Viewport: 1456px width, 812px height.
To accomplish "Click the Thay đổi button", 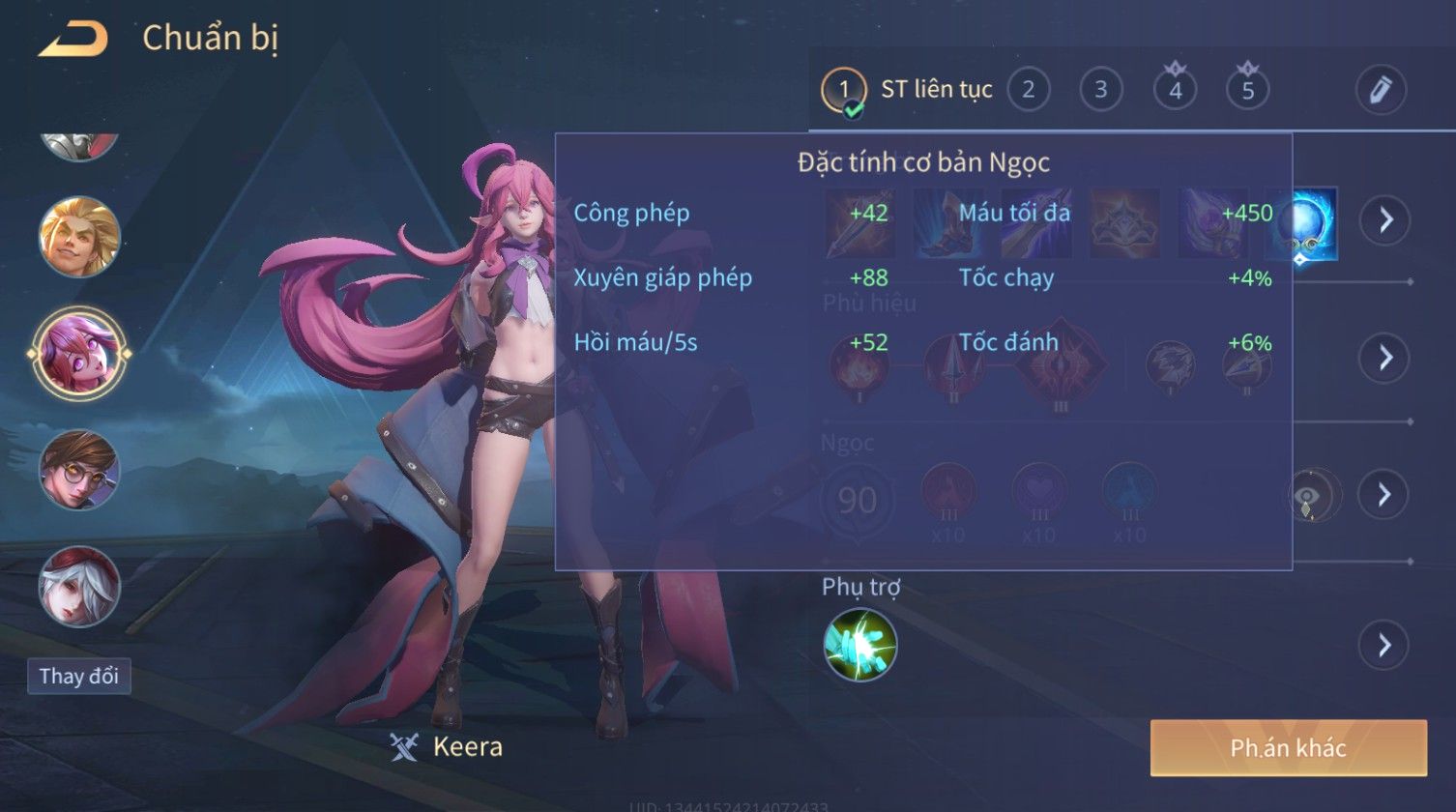I will click(x=79, y=676).
